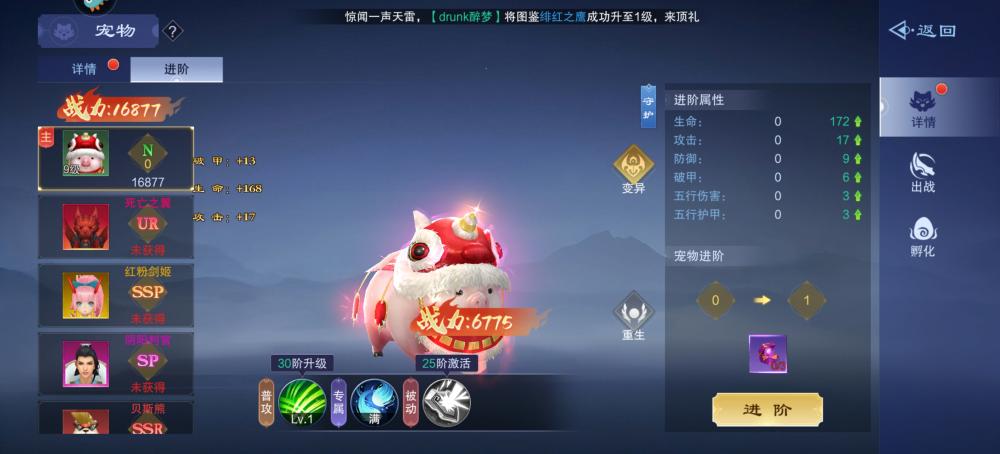Image resolution: width=1000 pixels, height=454 pixels.
Task: Tap the purple advancement material item
Action: 767,354
